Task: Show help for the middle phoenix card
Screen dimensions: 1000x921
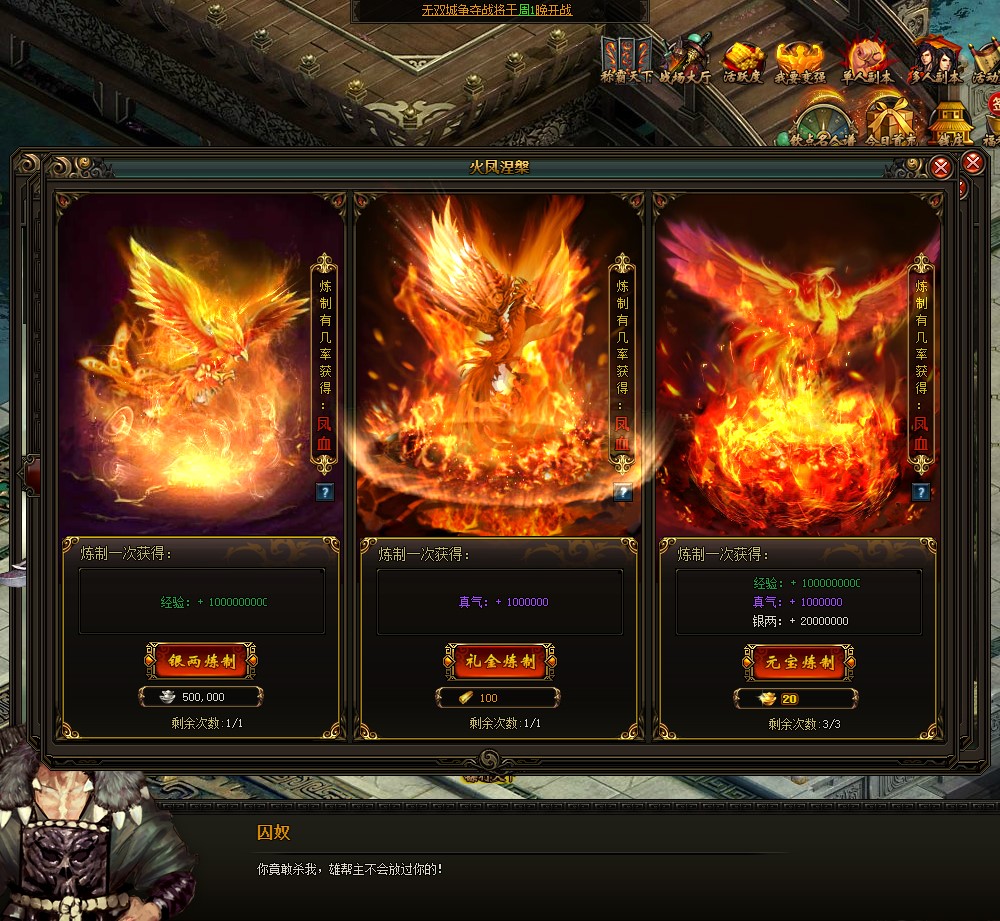Action: click(623, 492)
